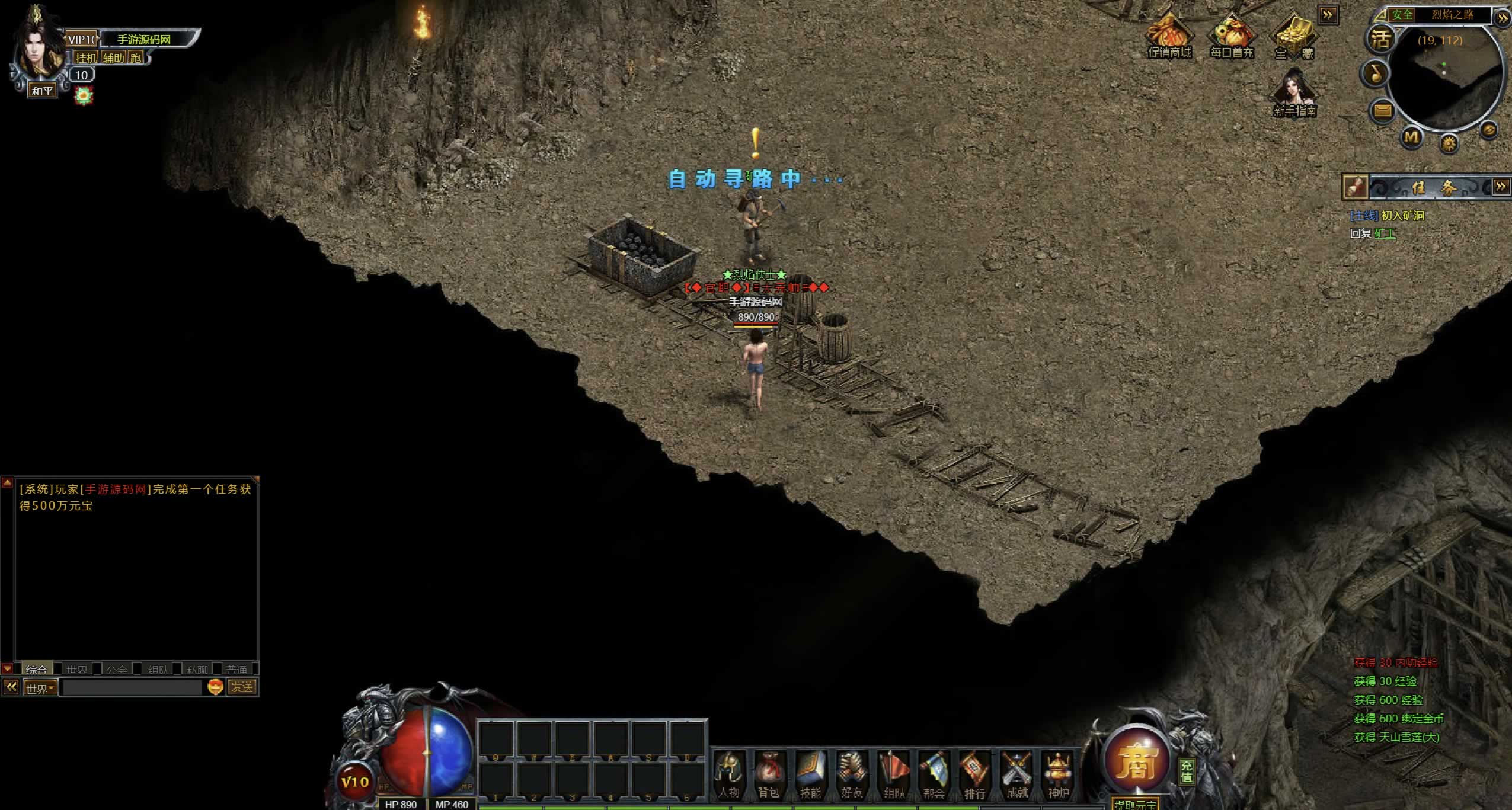Screen dimensions: 1512x810
Task: Open the 促销商城 promo shop
Action: point(1169,37)
